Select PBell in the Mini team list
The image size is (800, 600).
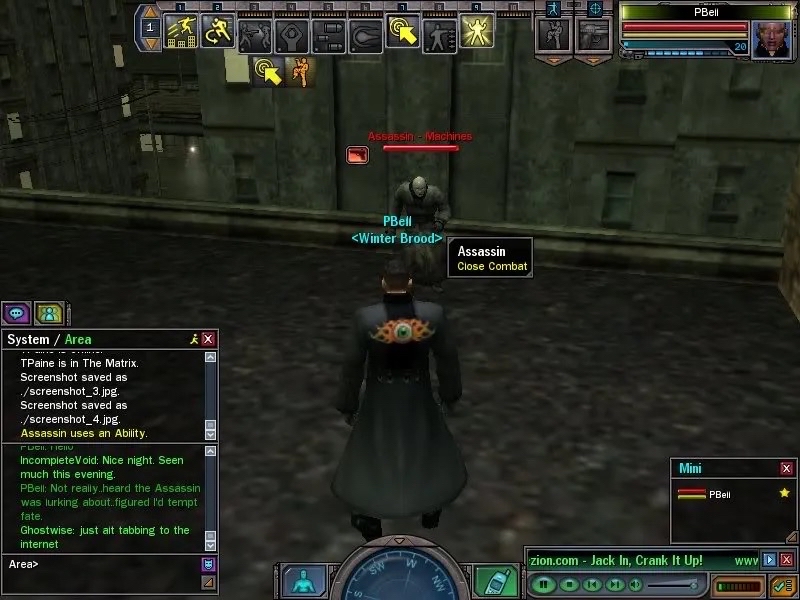point(720,494)
